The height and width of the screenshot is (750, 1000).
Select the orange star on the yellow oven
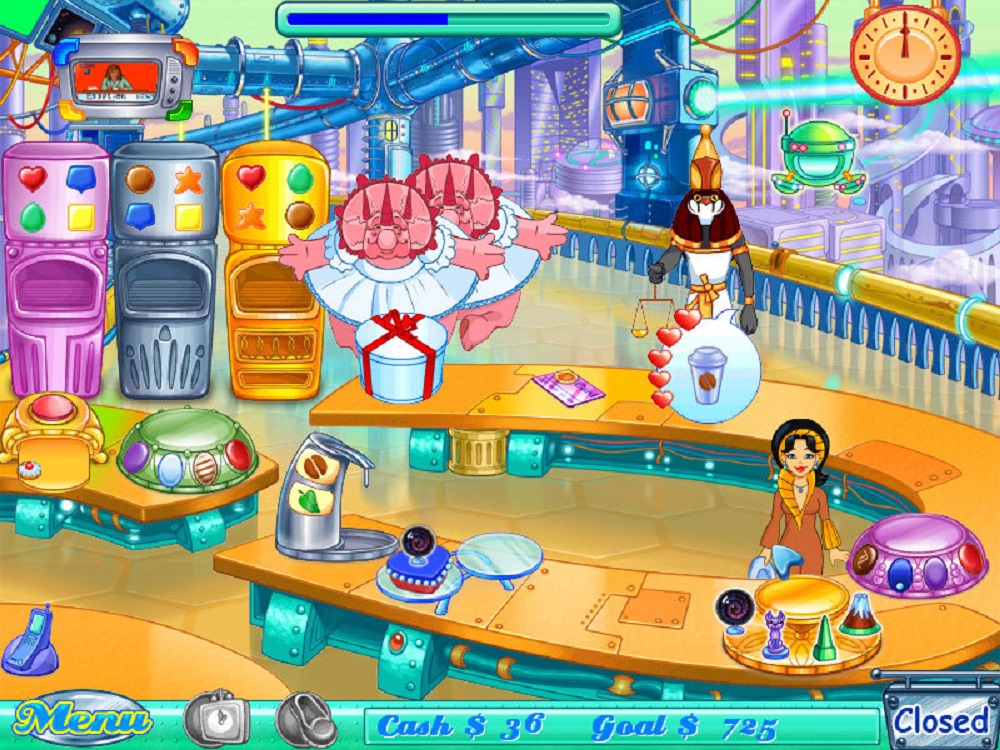click(251, 215)
